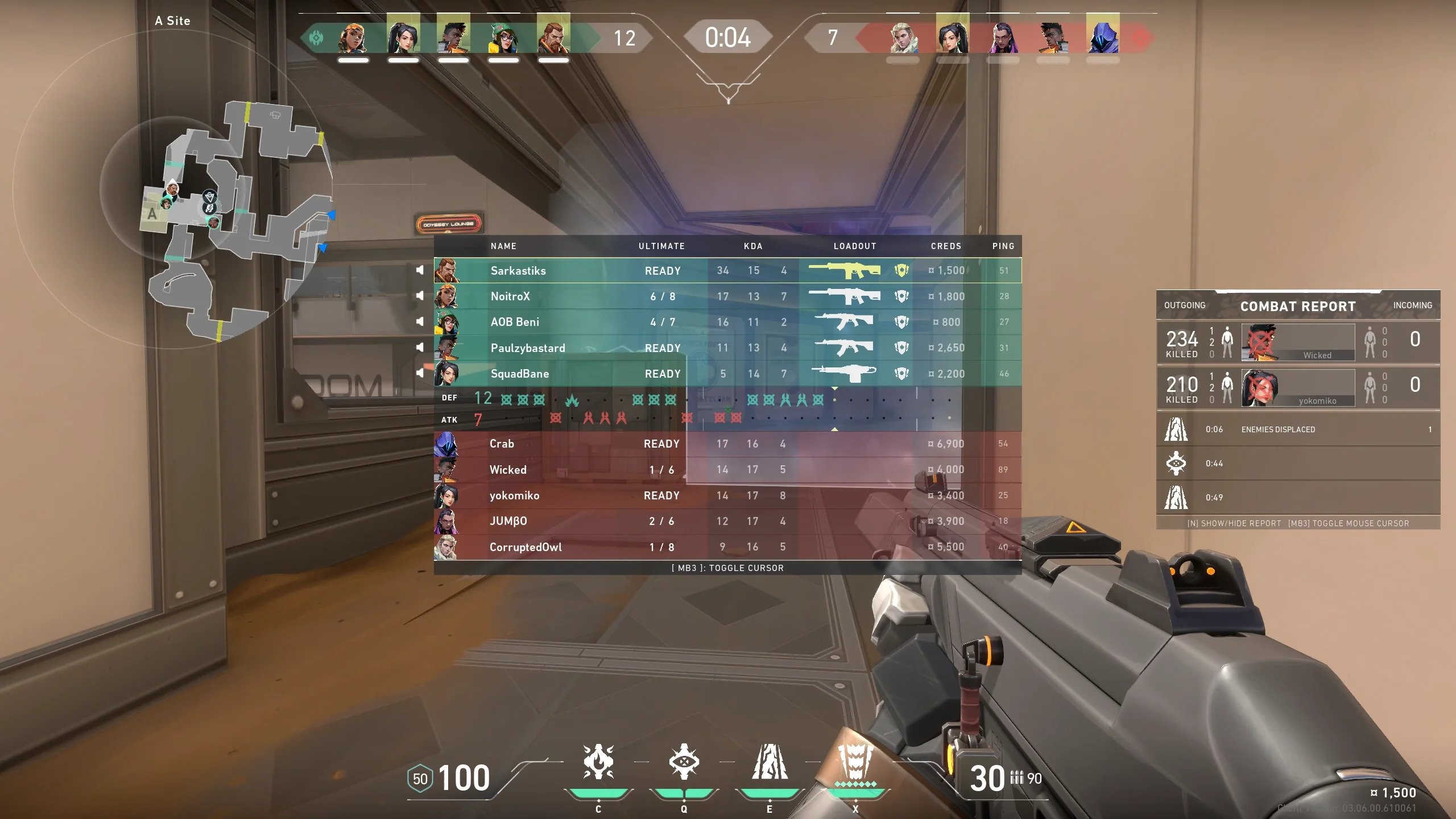Screen dimensions: 1456x819
Task: Mute NoitroX's voice speaker icon
Action: coord(419,296)
